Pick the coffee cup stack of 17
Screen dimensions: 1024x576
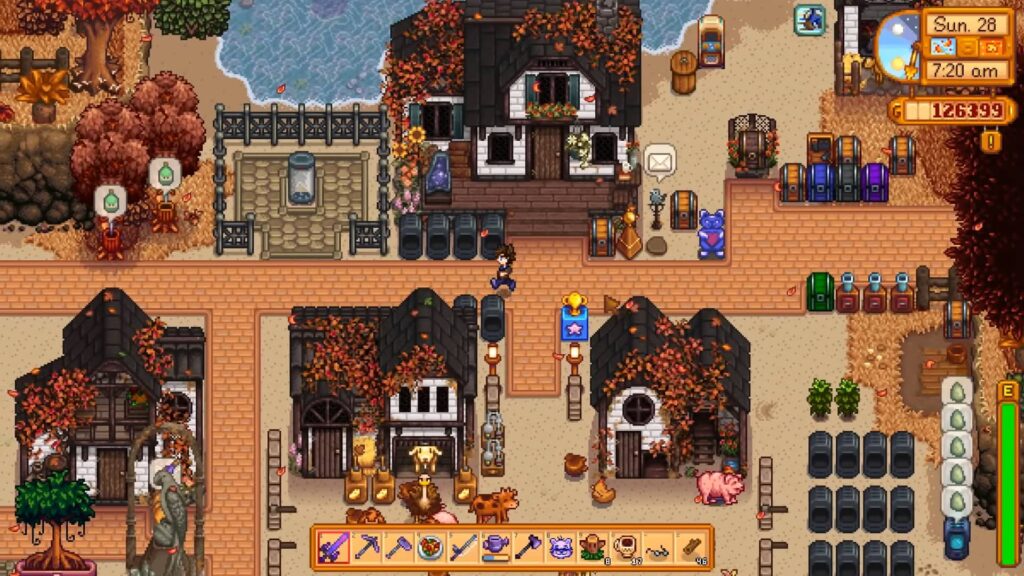pos(626,547)
